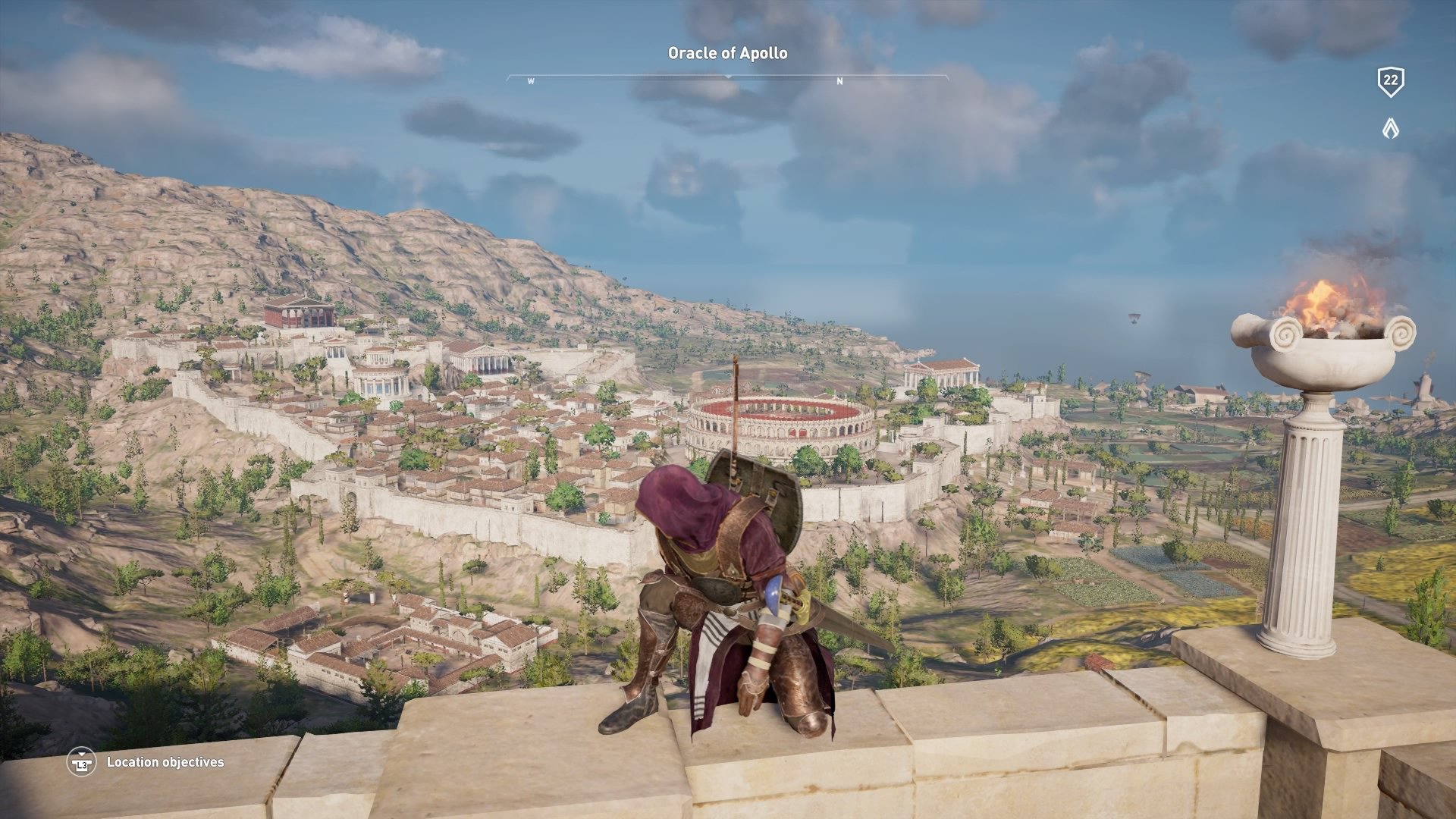Click the W marker on the compass
The height and width of the screenshot is (819, 1456).
[531, 80]
